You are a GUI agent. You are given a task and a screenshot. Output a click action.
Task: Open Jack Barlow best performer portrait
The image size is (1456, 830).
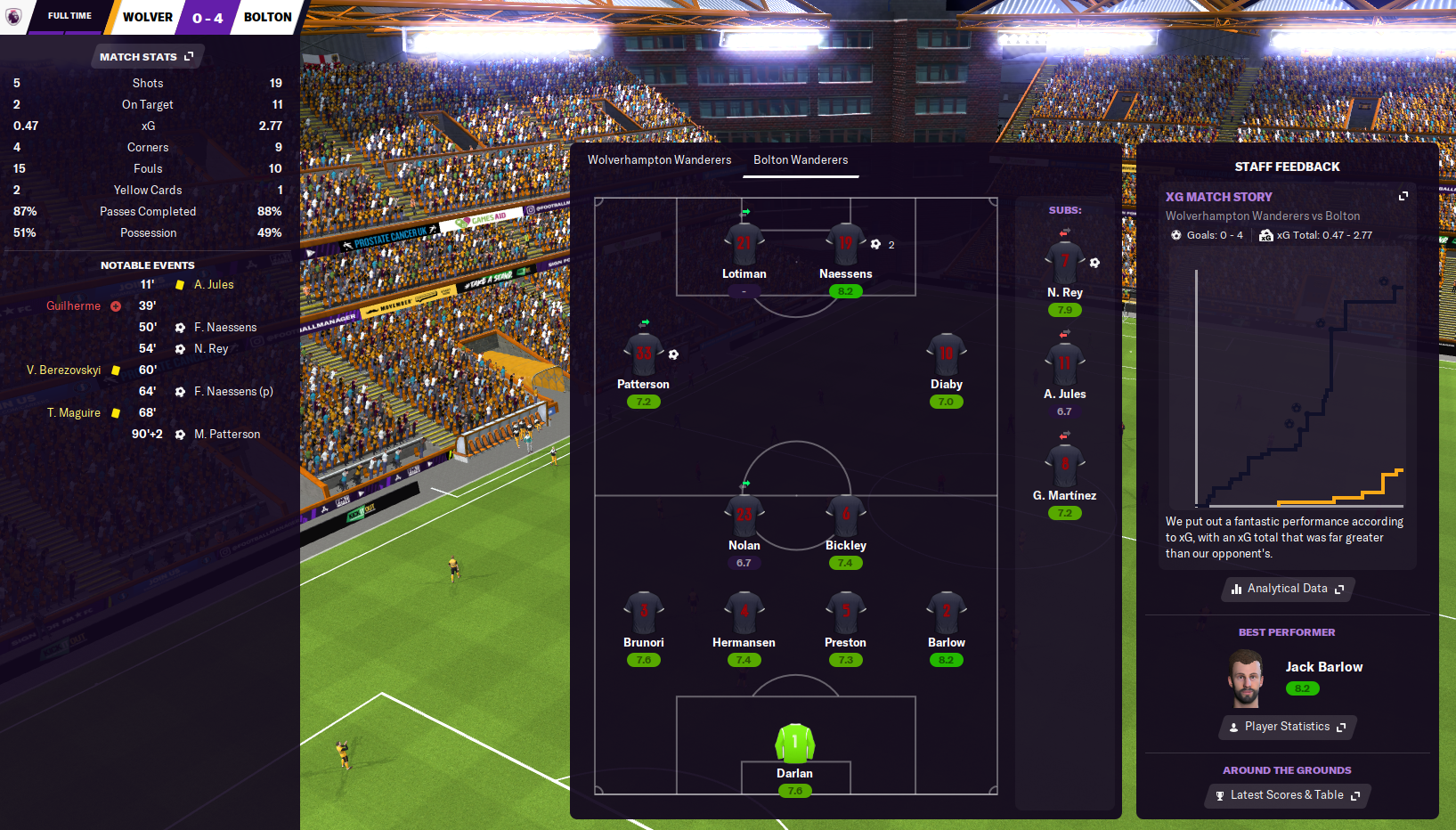pyautogui.click(x=1245, y=679)
